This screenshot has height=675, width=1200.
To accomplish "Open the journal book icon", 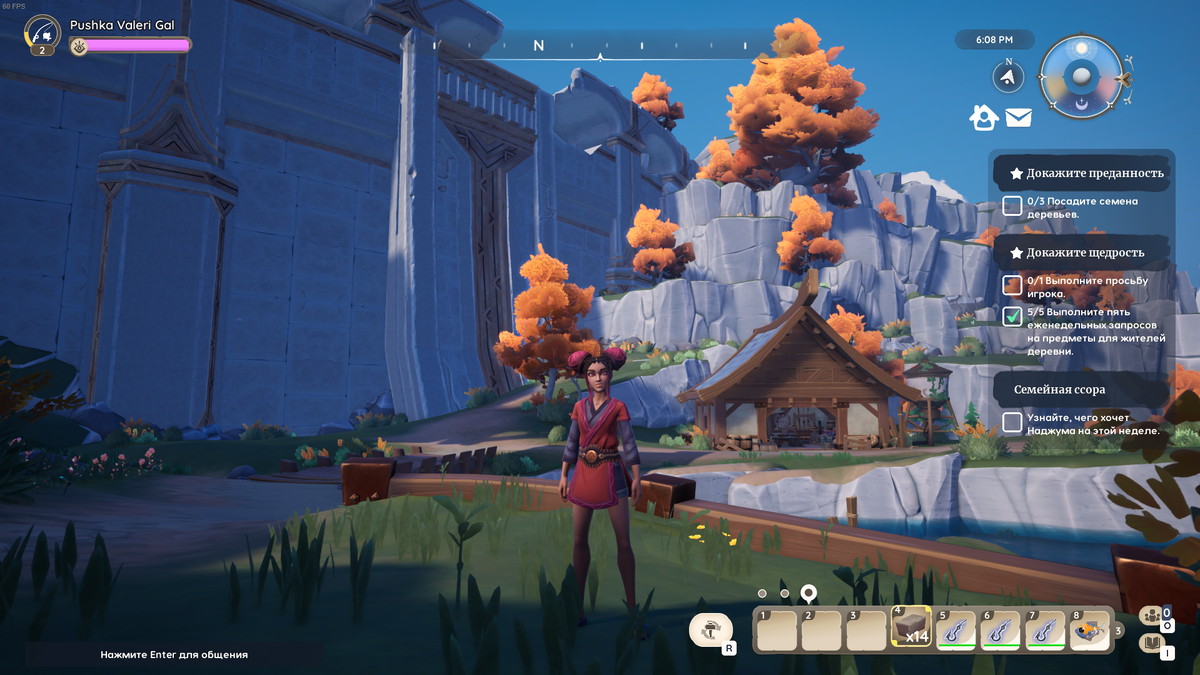I will click(x=1151, y=644).
